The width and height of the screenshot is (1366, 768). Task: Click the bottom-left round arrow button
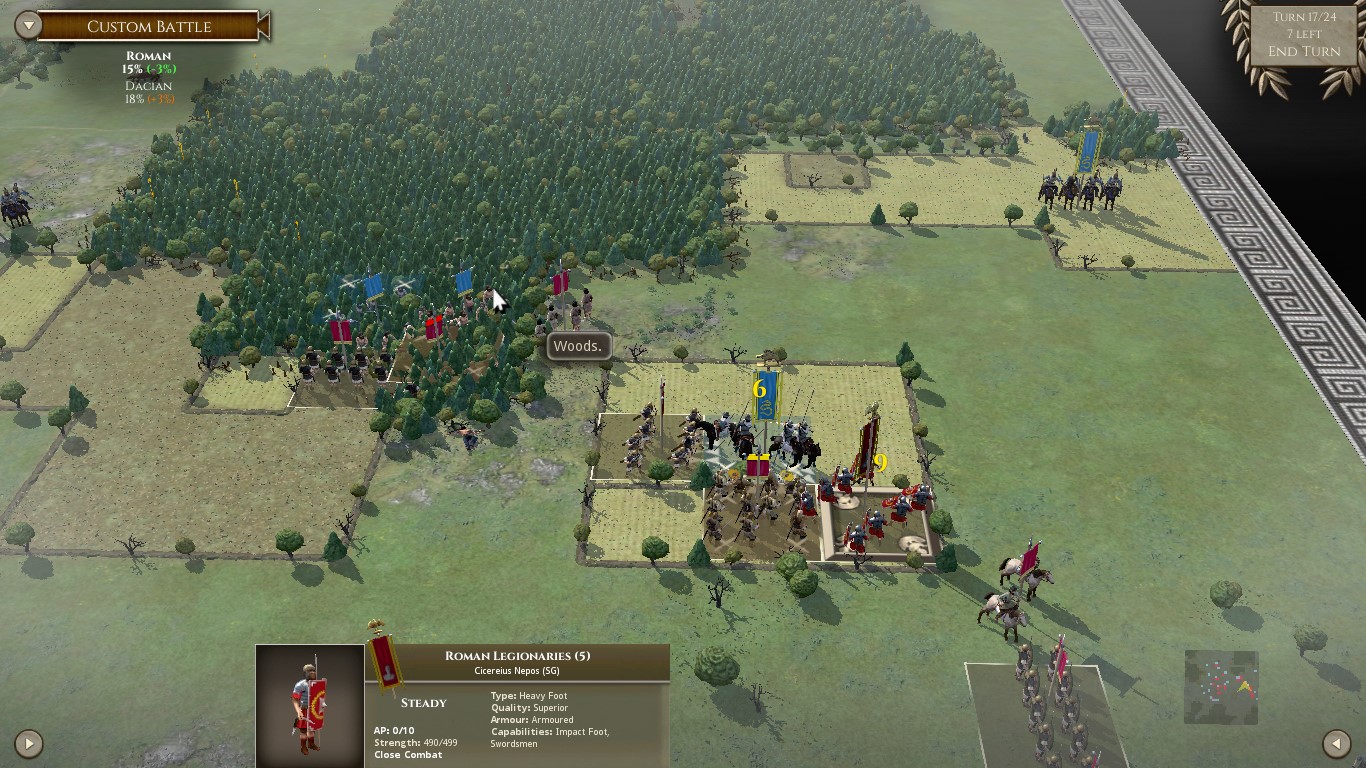(29, 743)
